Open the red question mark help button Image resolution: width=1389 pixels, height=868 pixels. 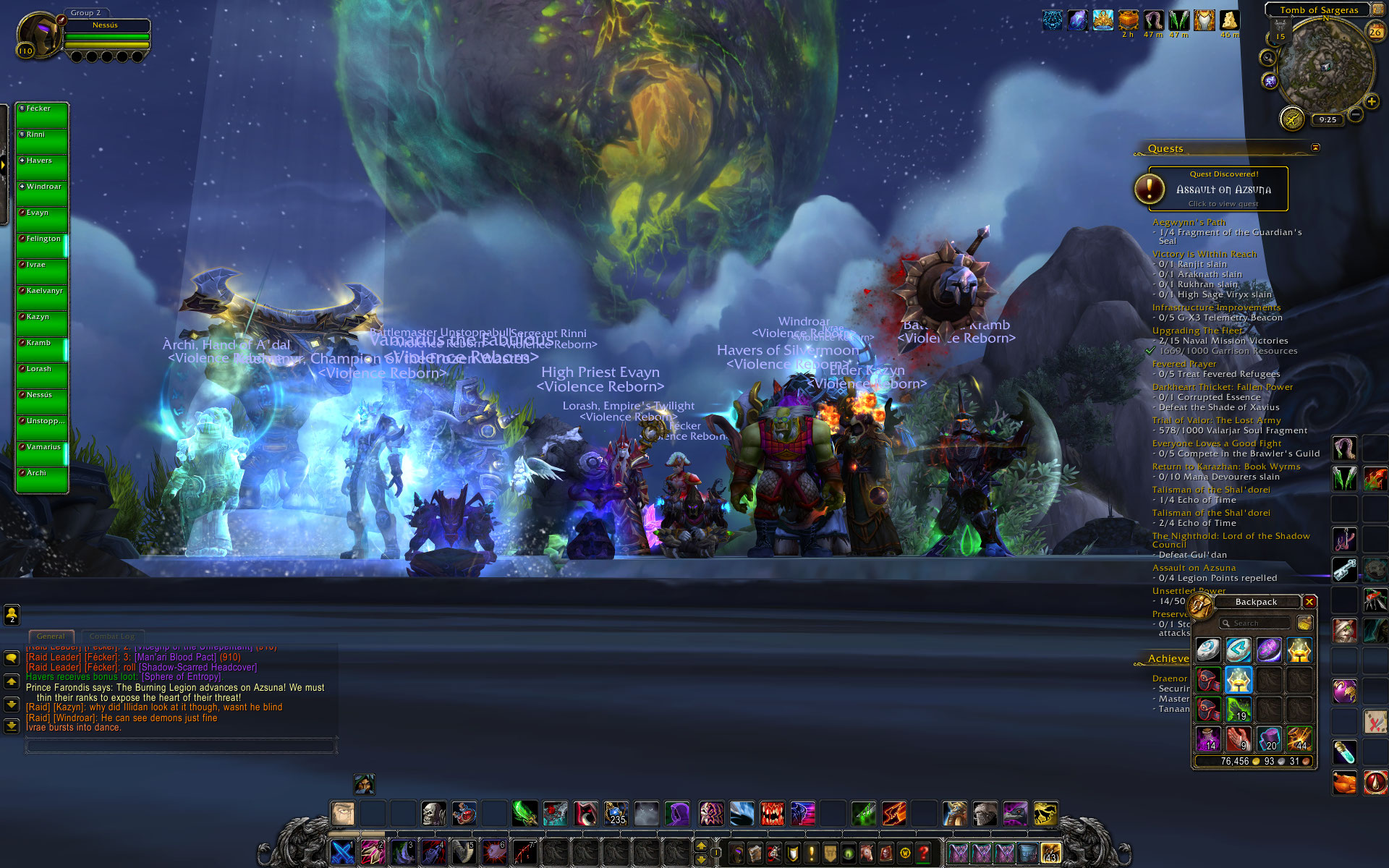point(924,854)
